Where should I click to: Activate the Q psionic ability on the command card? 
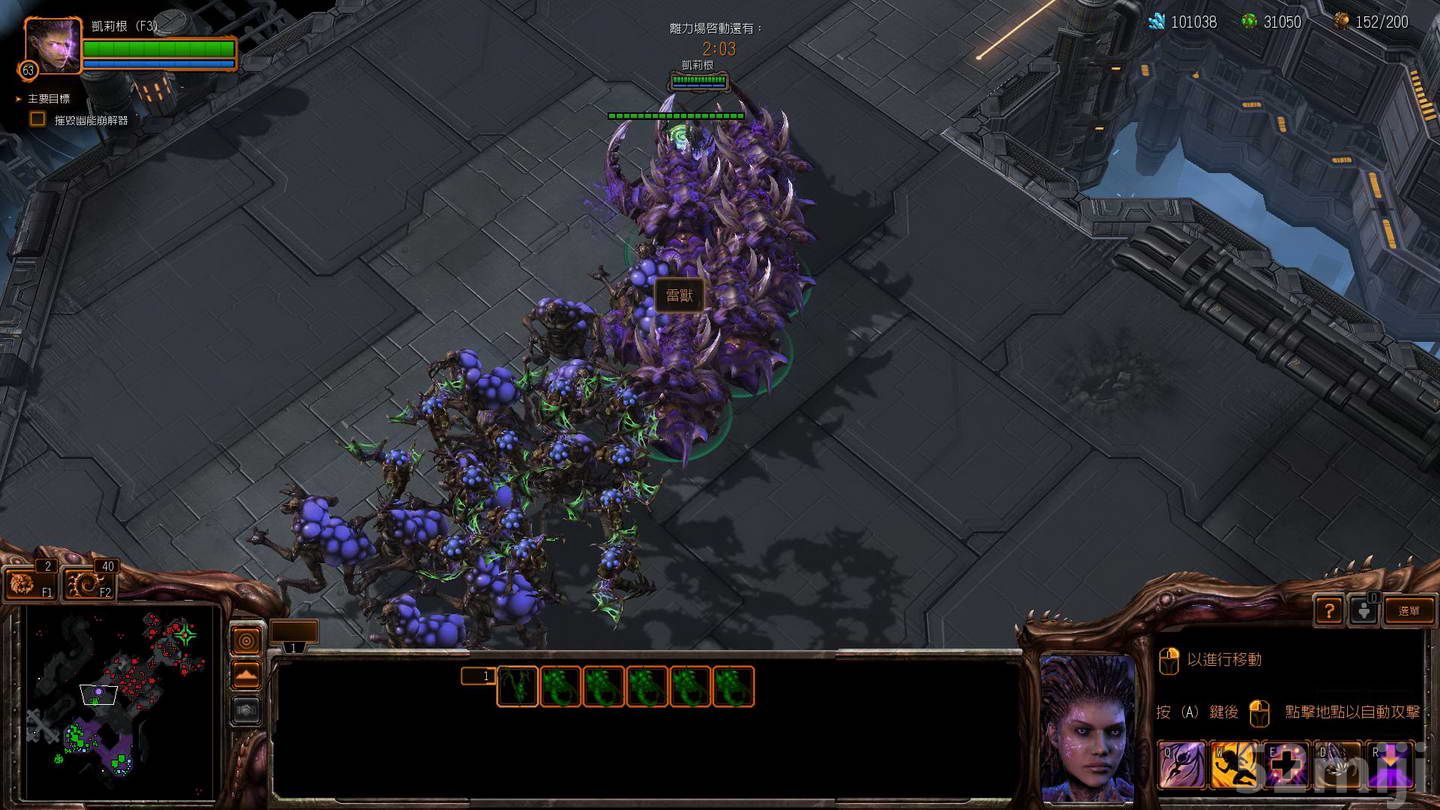click(1180, 765)
